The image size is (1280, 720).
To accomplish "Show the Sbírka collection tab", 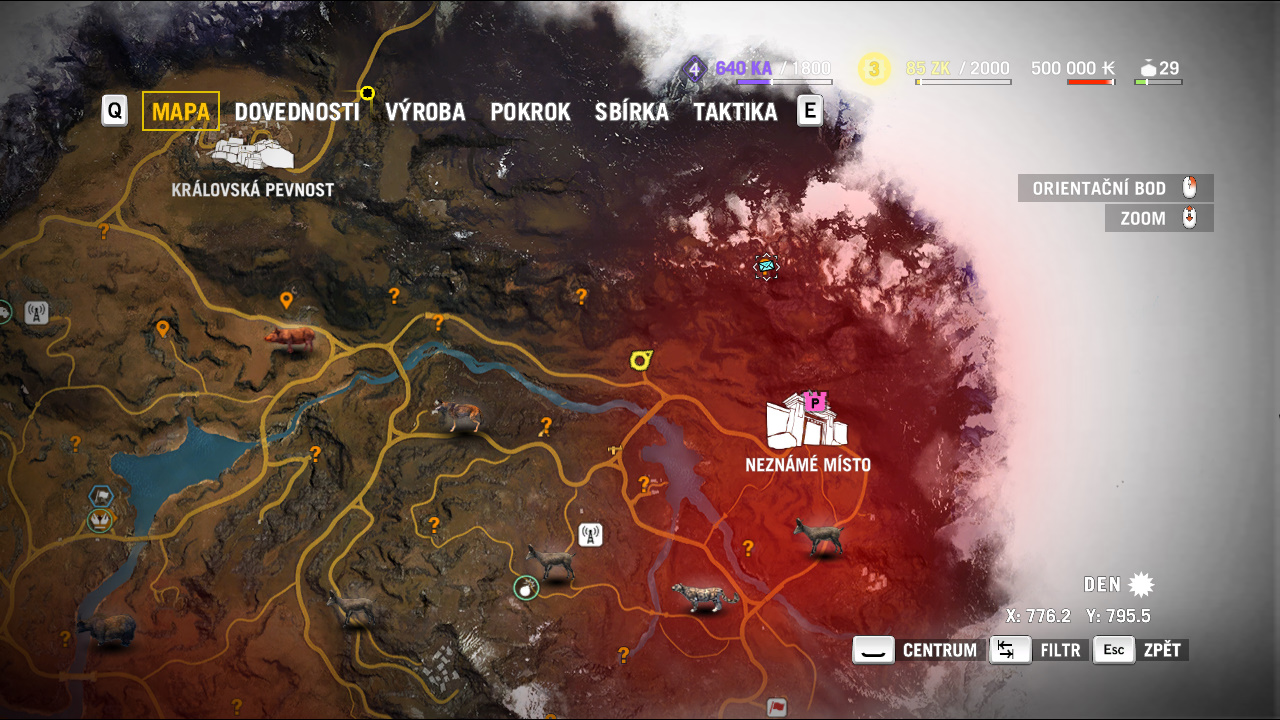I will click(631, 112).
